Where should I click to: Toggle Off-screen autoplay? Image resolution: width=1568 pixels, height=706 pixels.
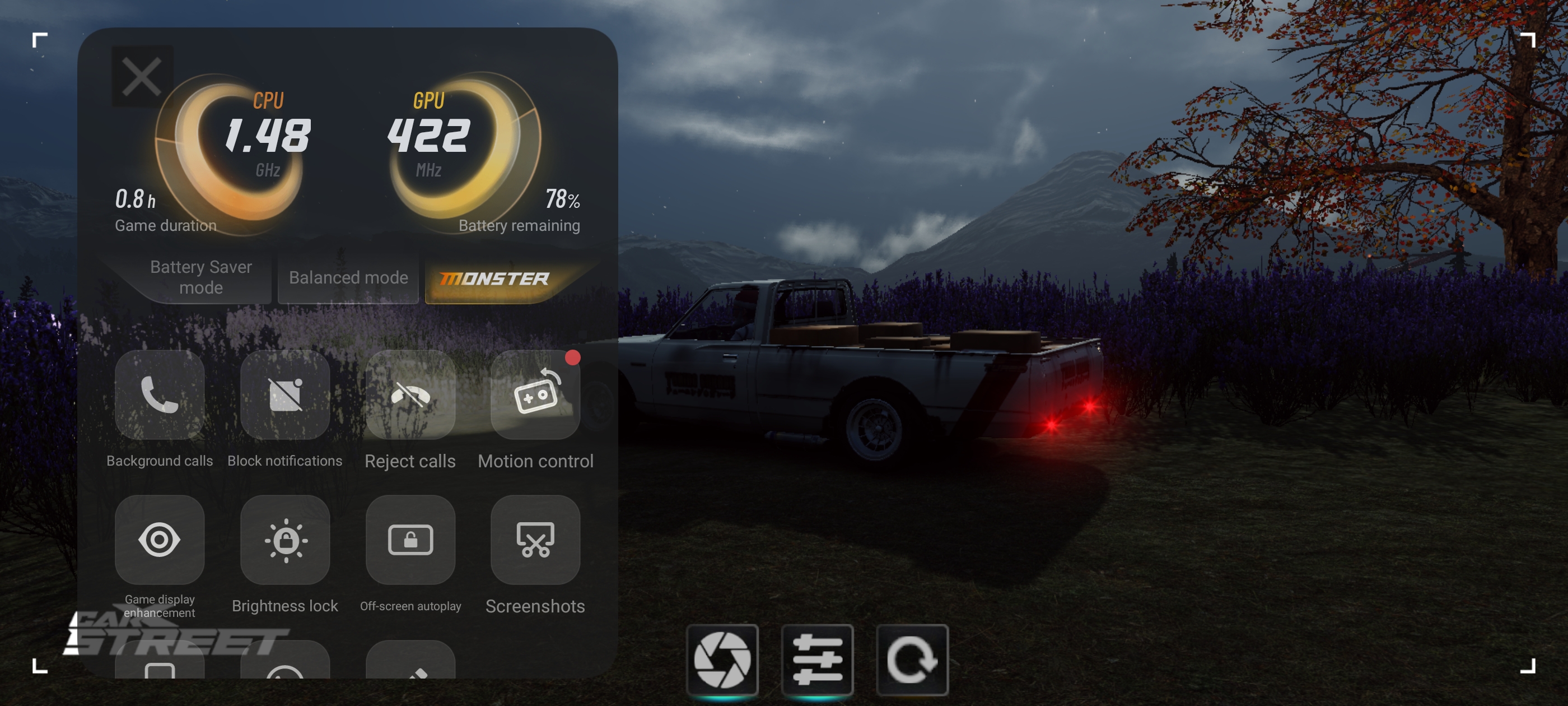point(410,540)
